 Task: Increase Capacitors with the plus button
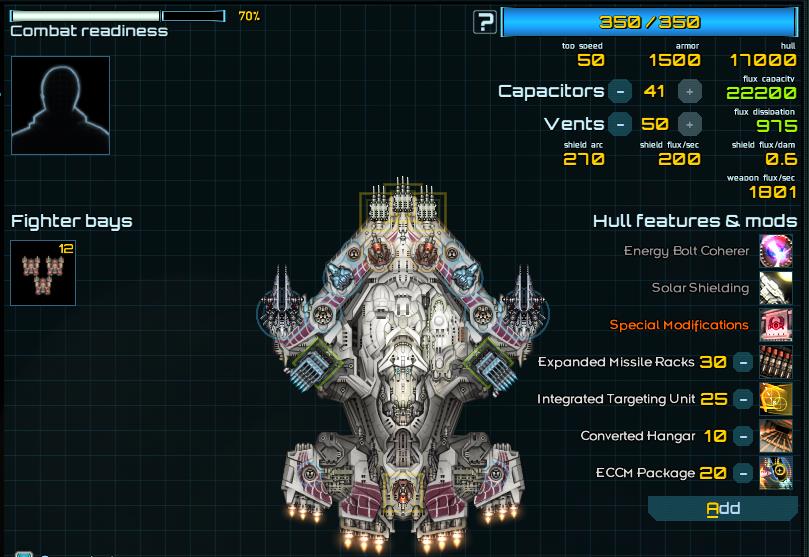coord(689,91)
